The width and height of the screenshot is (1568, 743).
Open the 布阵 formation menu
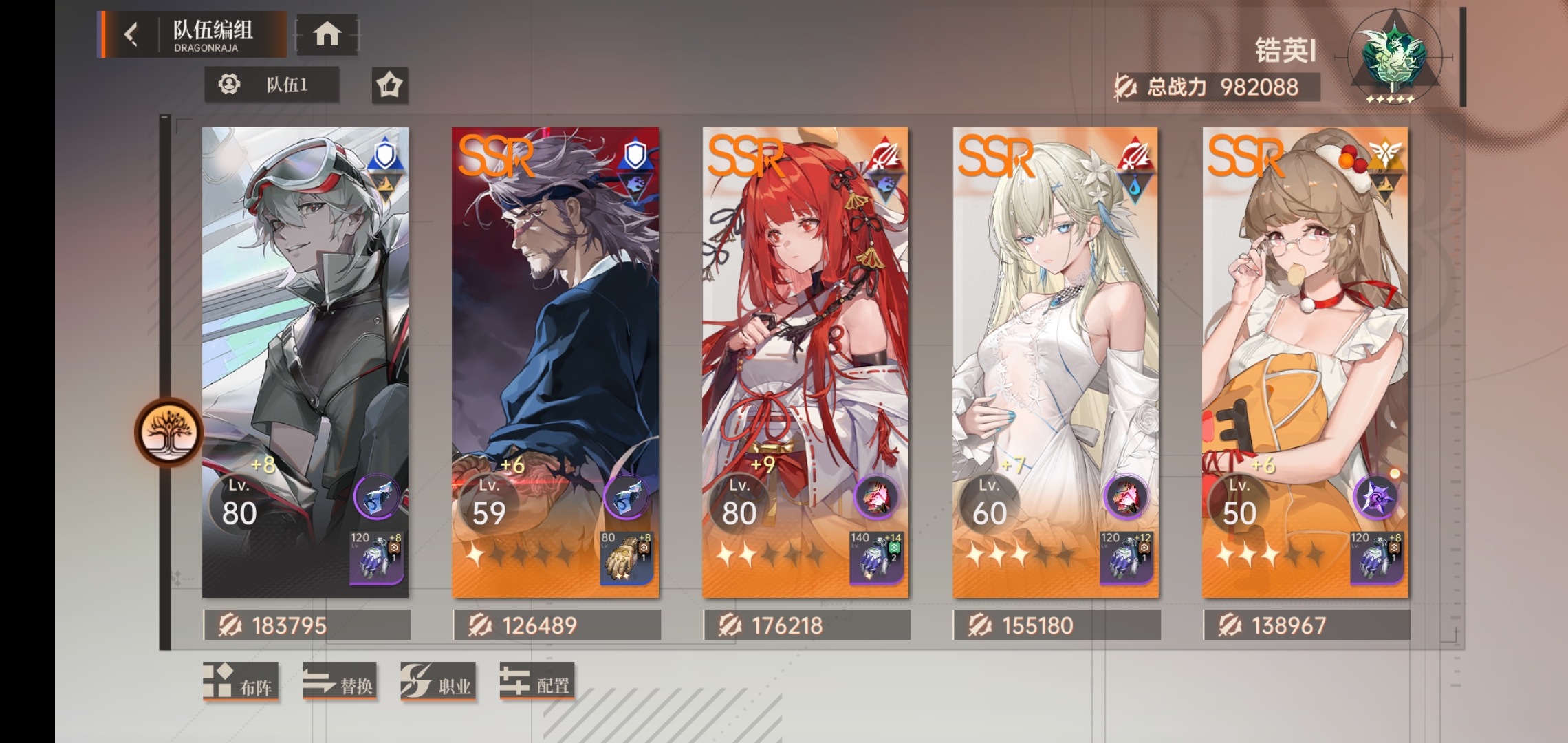(241, 681)
